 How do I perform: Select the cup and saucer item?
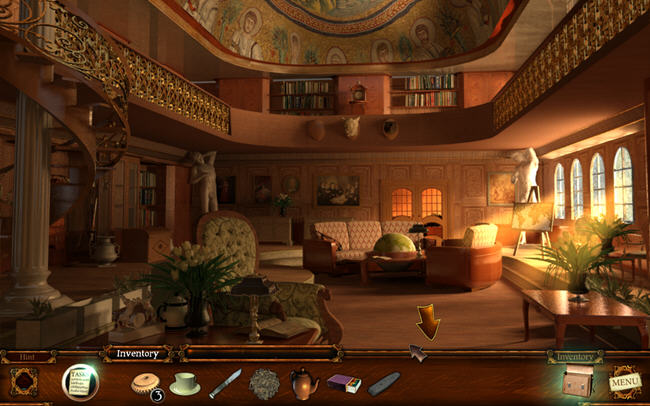point(184,383)
